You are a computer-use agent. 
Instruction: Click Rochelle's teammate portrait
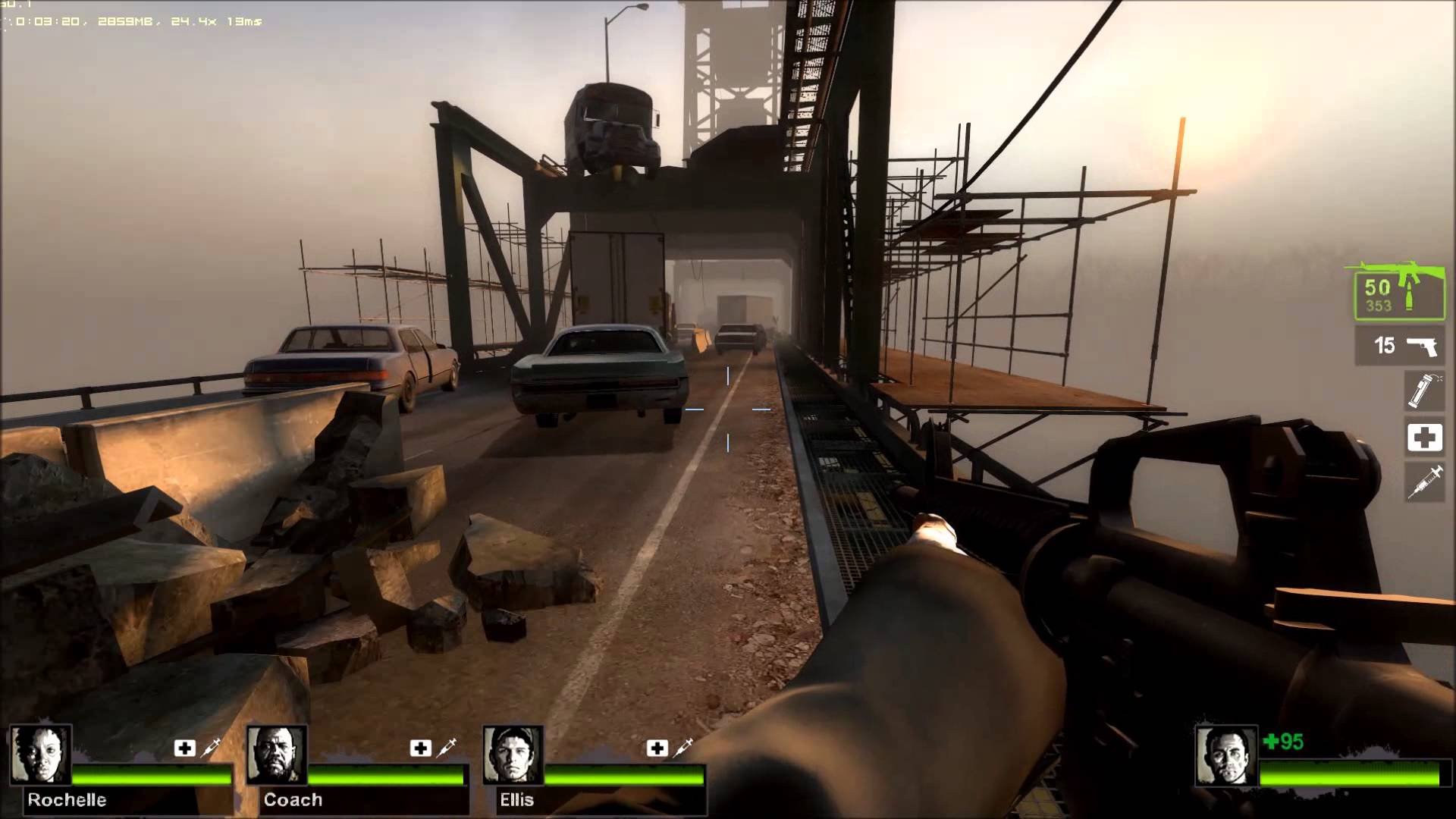click(x=41, y=755)
